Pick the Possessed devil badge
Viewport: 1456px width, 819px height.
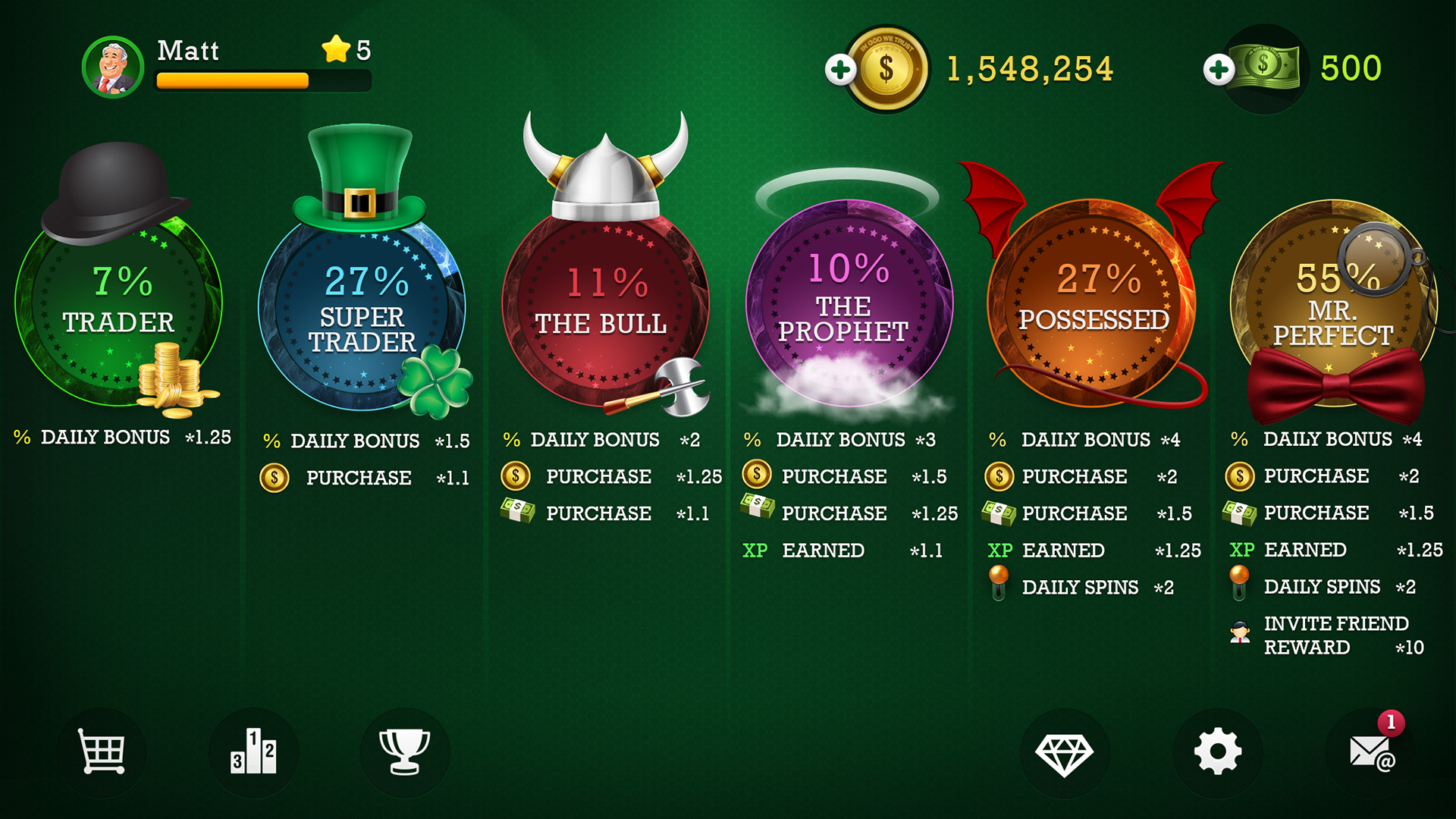[x=1090, y=303]
